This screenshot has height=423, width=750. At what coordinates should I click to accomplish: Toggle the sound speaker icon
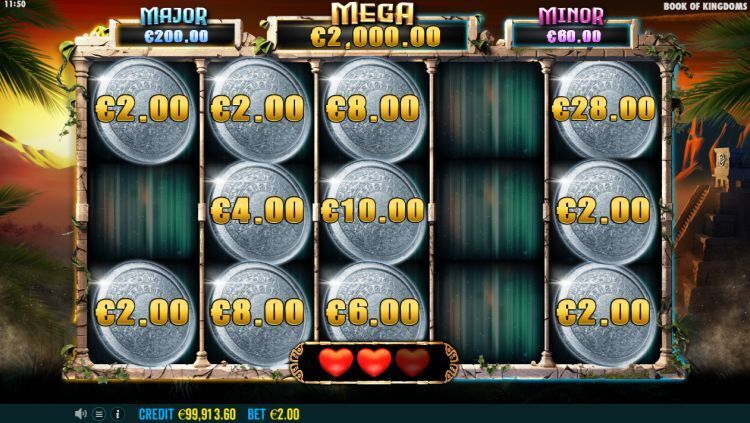(81, 413)
